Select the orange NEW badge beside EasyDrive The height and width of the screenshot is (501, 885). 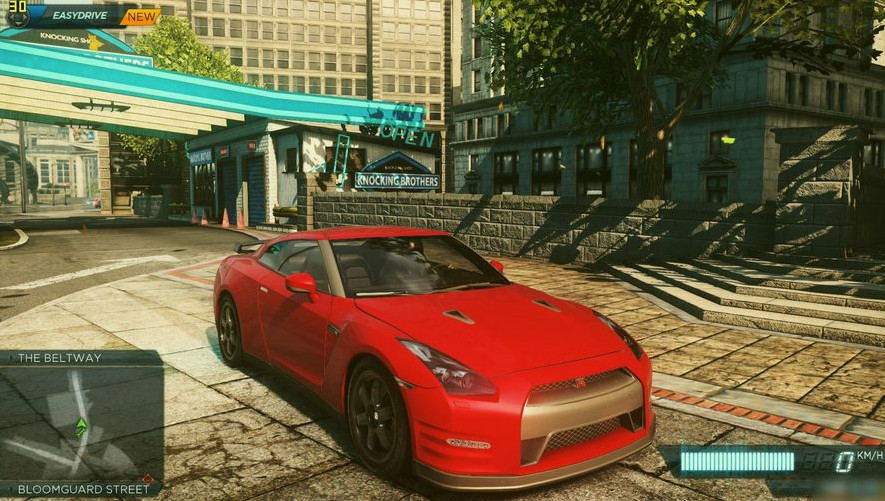coord(141,16)
